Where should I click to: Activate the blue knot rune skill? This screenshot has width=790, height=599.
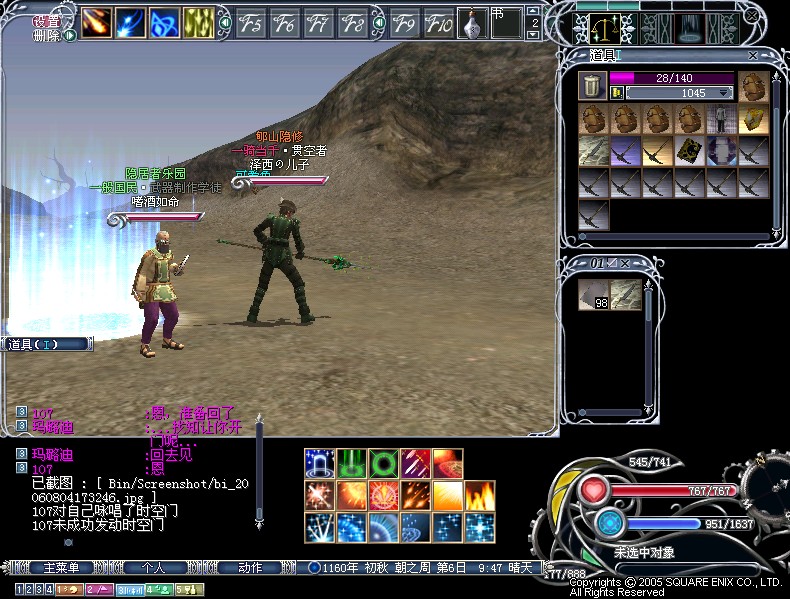(x=165, y=21)
